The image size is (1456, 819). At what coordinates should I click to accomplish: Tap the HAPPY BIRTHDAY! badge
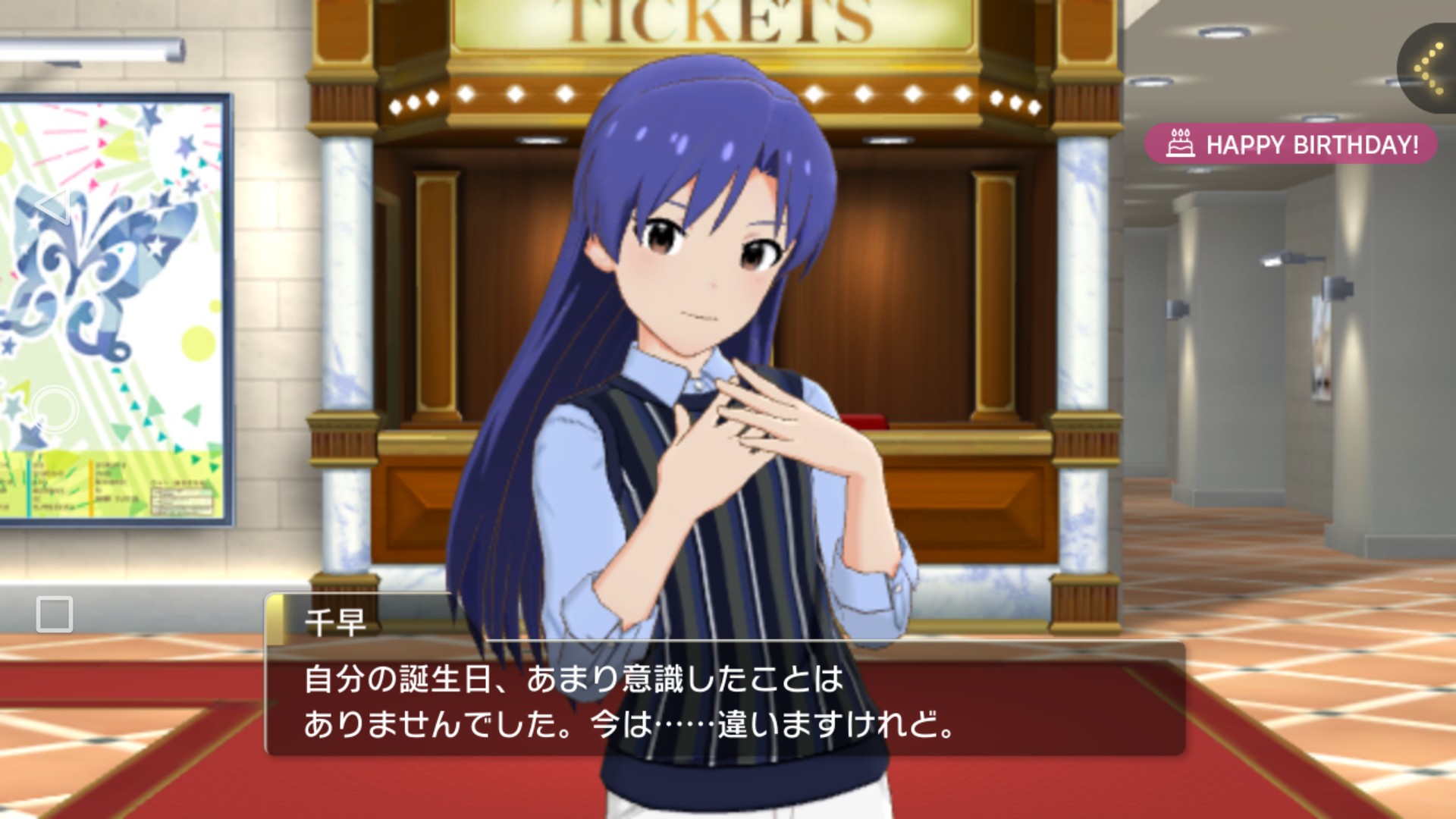point(1291,144)
